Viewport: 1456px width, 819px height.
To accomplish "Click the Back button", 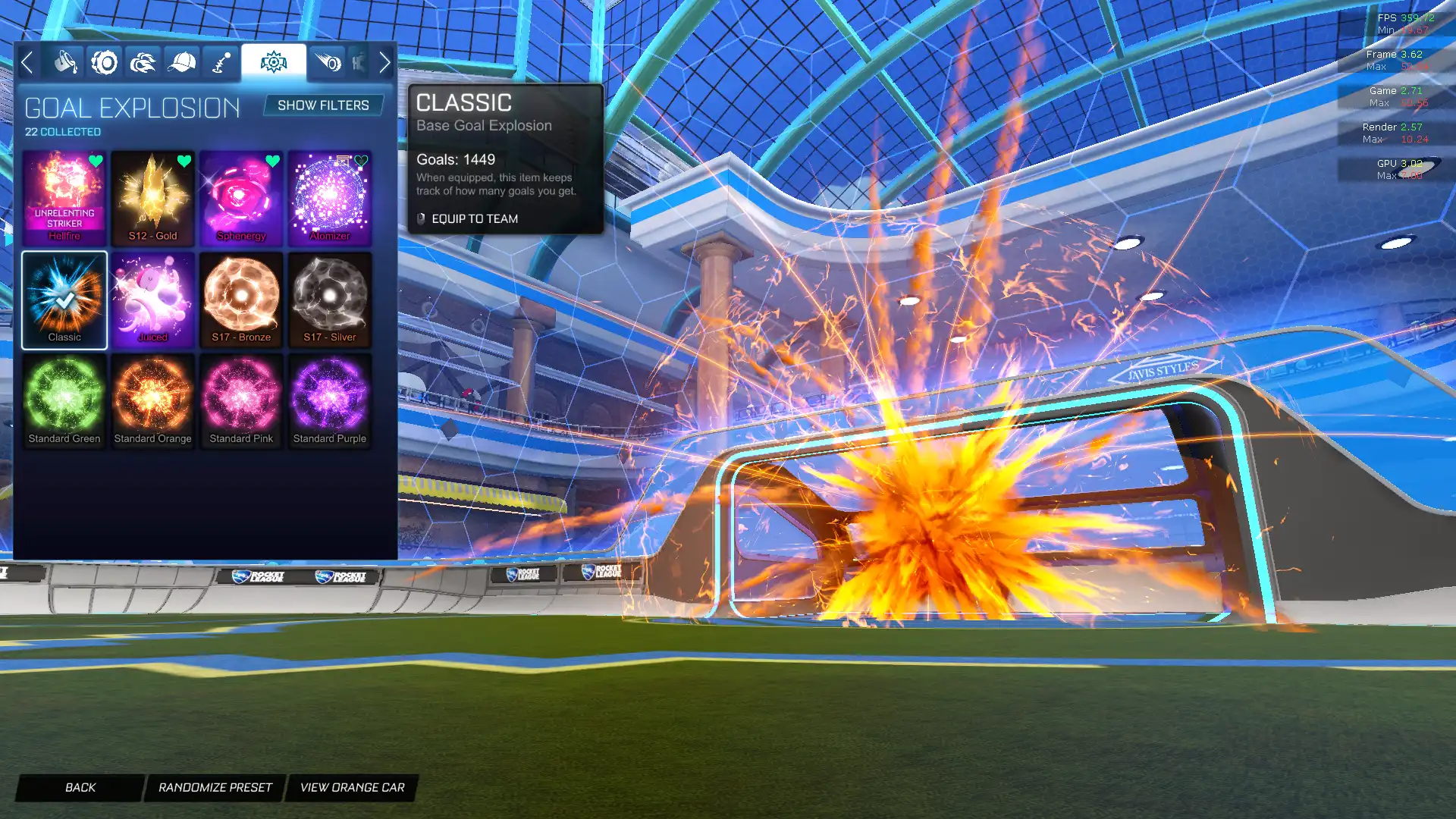I will 80,787.
